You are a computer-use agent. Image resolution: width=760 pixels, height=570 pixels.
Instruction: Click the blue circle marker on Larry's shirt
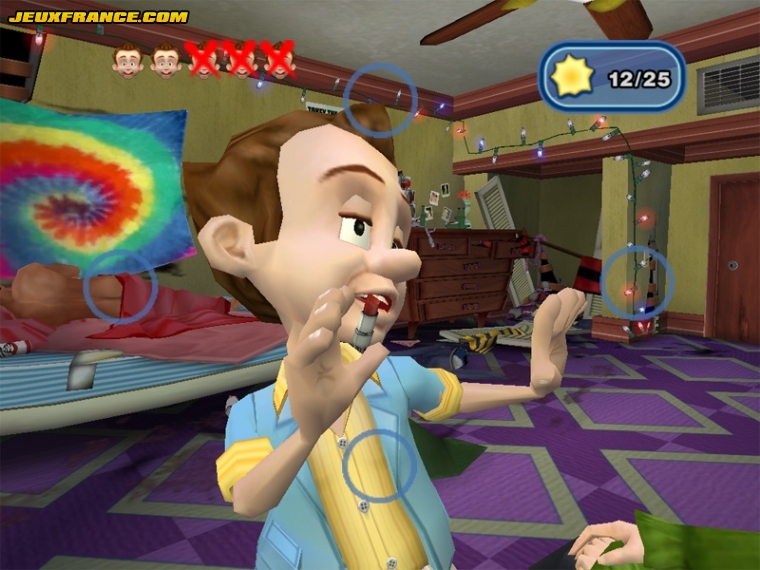380,466
